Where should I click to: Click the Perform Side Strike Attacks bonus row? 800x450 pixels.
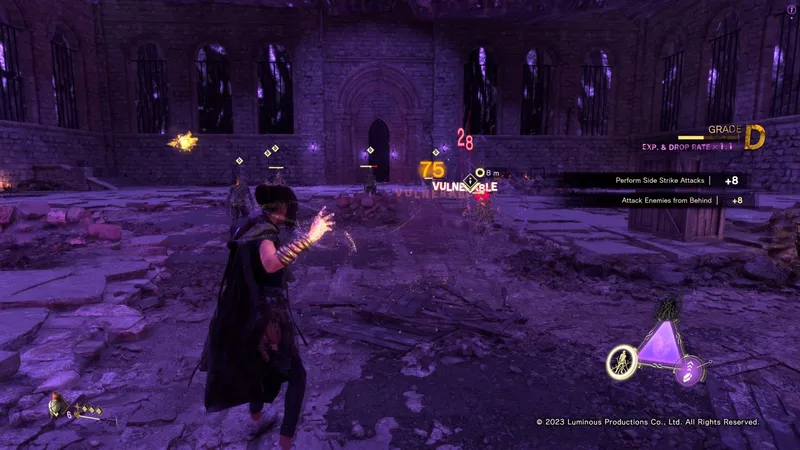[x=656, y=181]
